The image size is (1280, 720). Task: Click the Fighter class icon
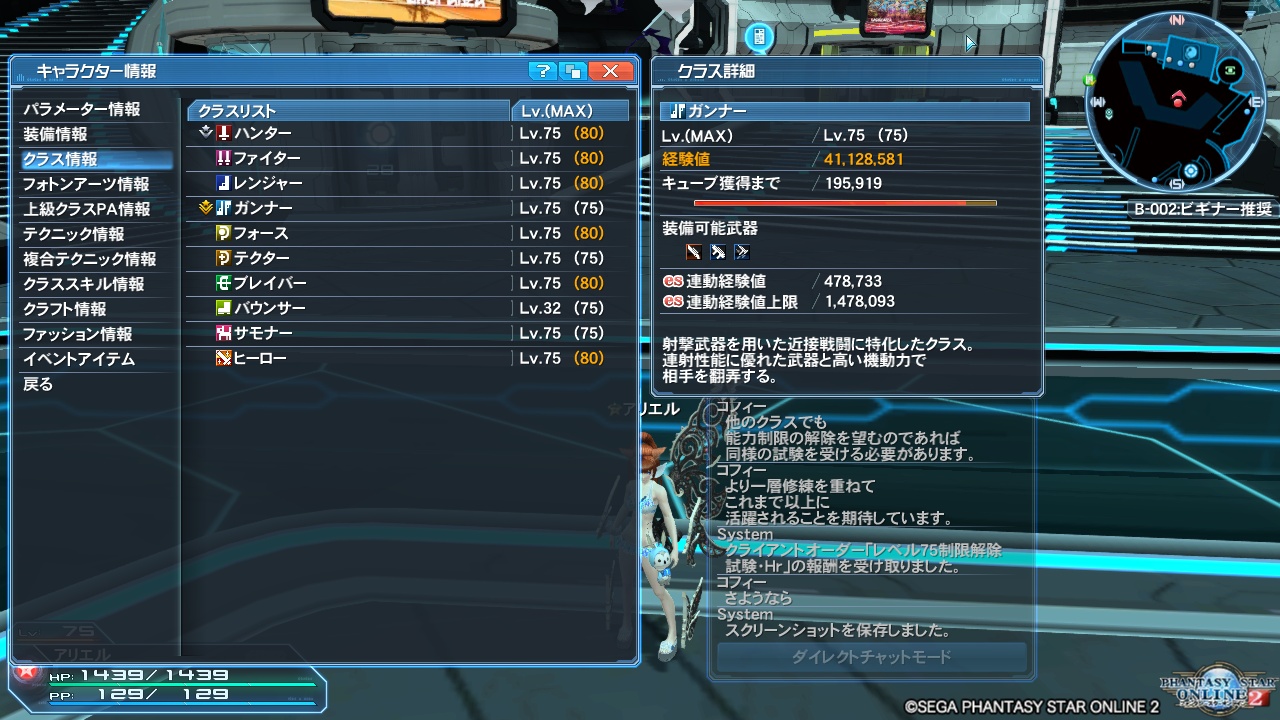223,158
